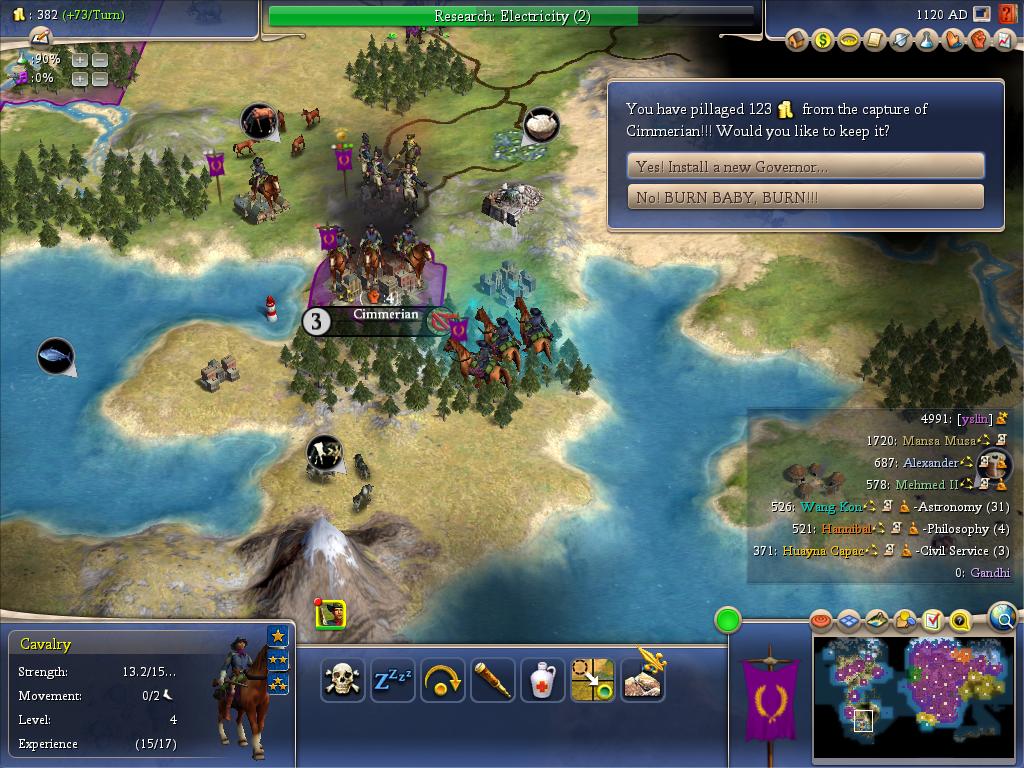This screenshot has width=1024, height=768.
Task: Choose 'Yes! Install a new Governor...'
Action: pyautogui.click(x=805, y=166)
